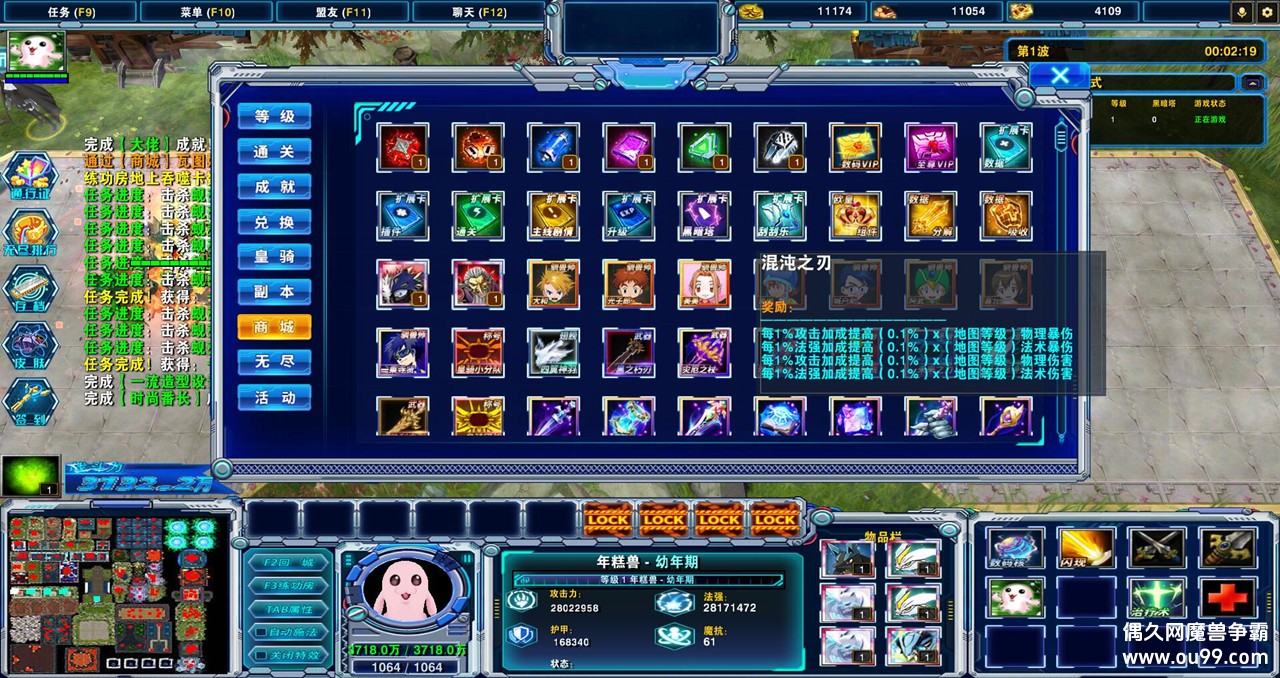Pick the 升级 EXP expansion card
This screenshot has width=1280, height=678.
pos(629,215)
